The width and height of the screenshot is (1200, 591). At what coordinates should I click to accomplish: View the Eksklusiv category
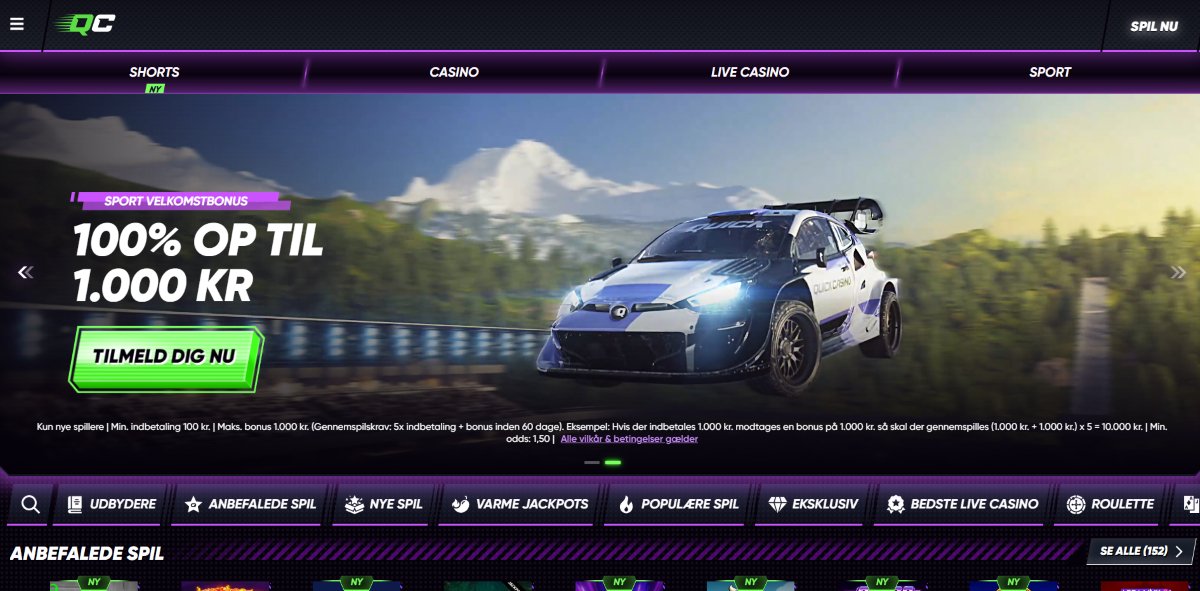point(813,504)
